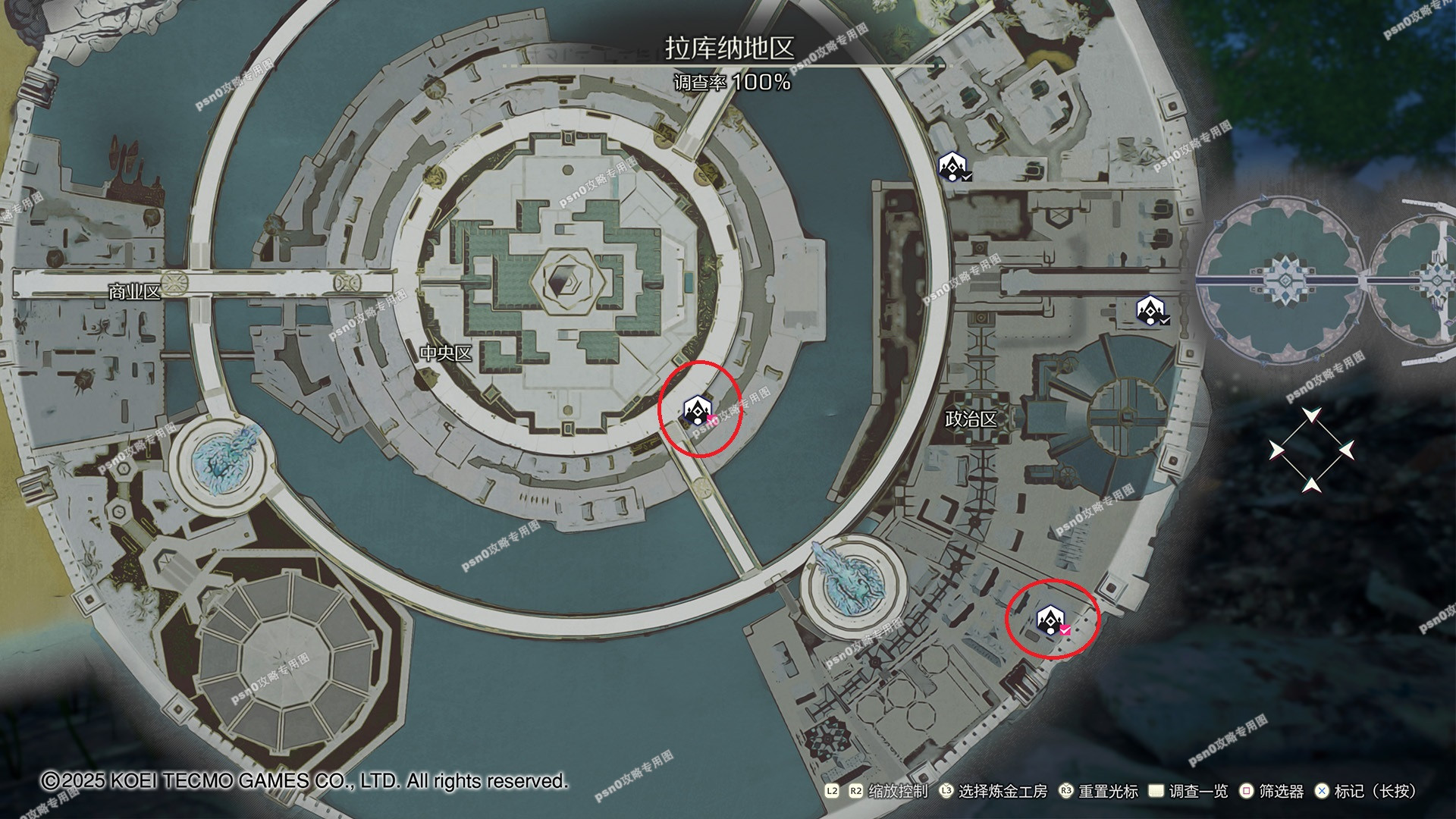1456x819 pixels.
Task: Pick the white-checked marker north of 政治区's long avenue
Action: click(952, 166)
